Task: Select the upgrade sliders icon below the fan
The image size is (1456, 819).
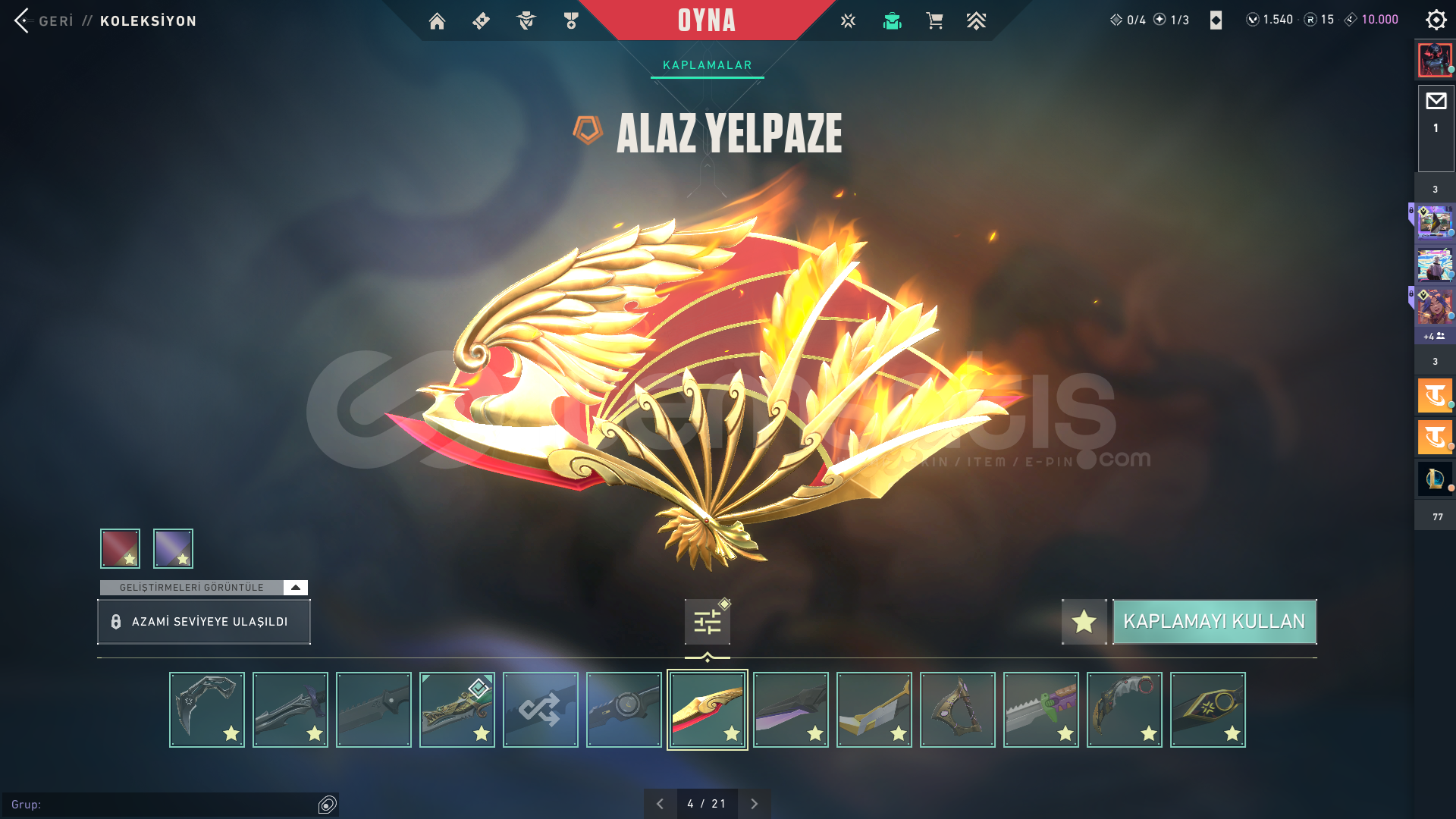Action: (706, 621)
